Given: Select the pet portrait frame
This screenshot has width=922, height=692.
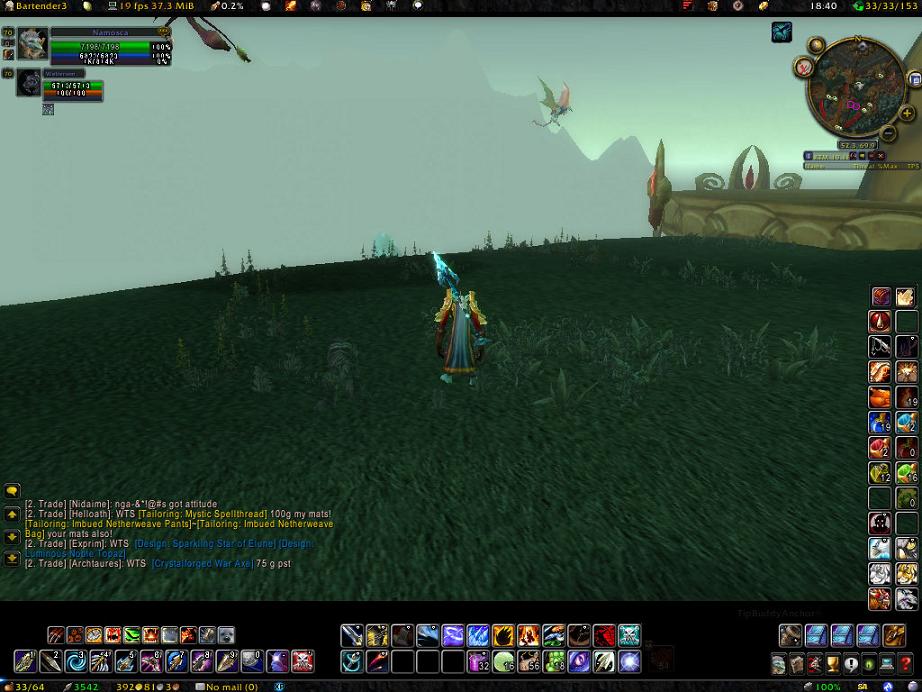Looking at the screenshot, I should click(x=28, y=84).
